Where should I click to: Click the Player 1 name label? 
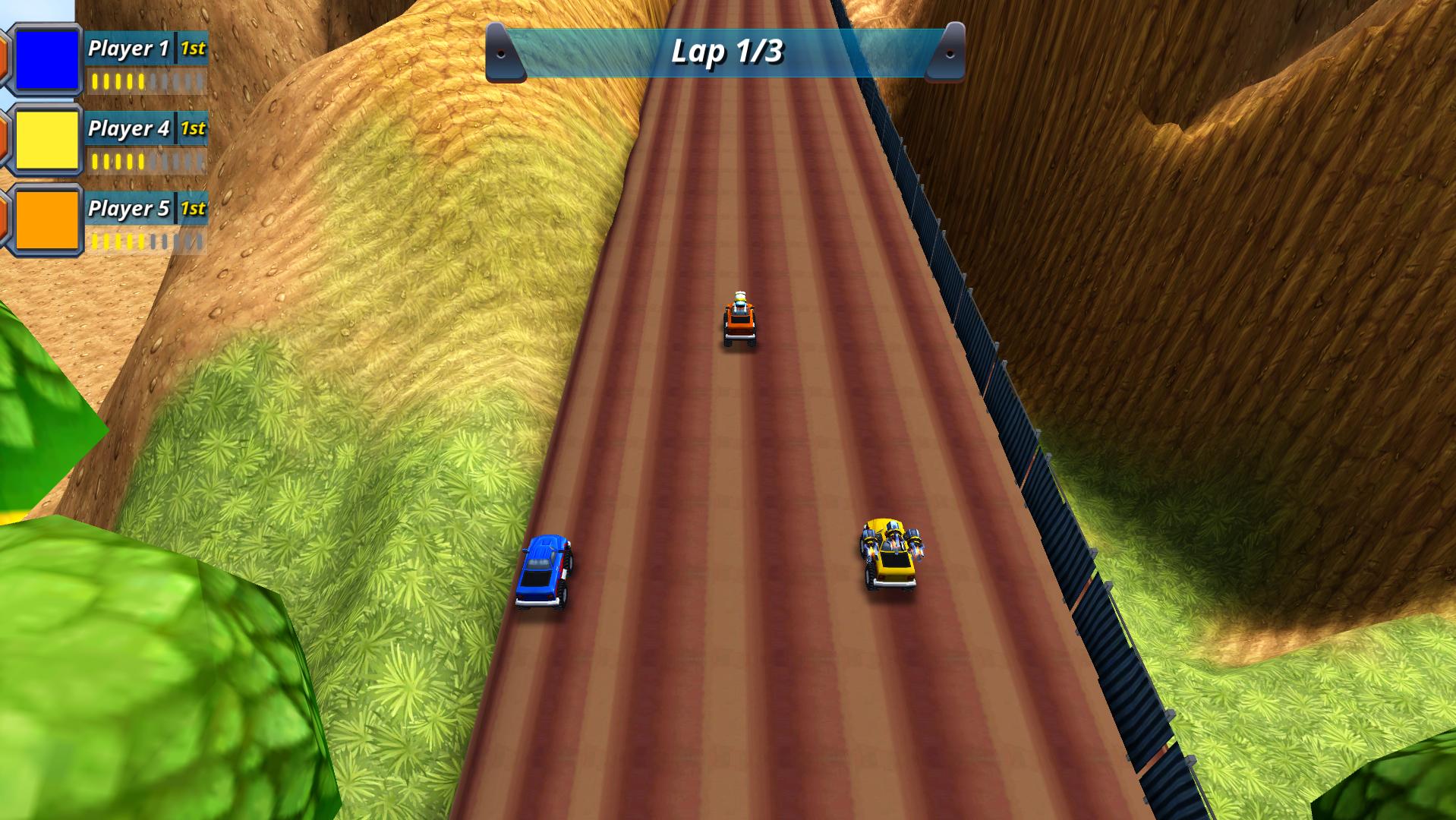point(129,49)
